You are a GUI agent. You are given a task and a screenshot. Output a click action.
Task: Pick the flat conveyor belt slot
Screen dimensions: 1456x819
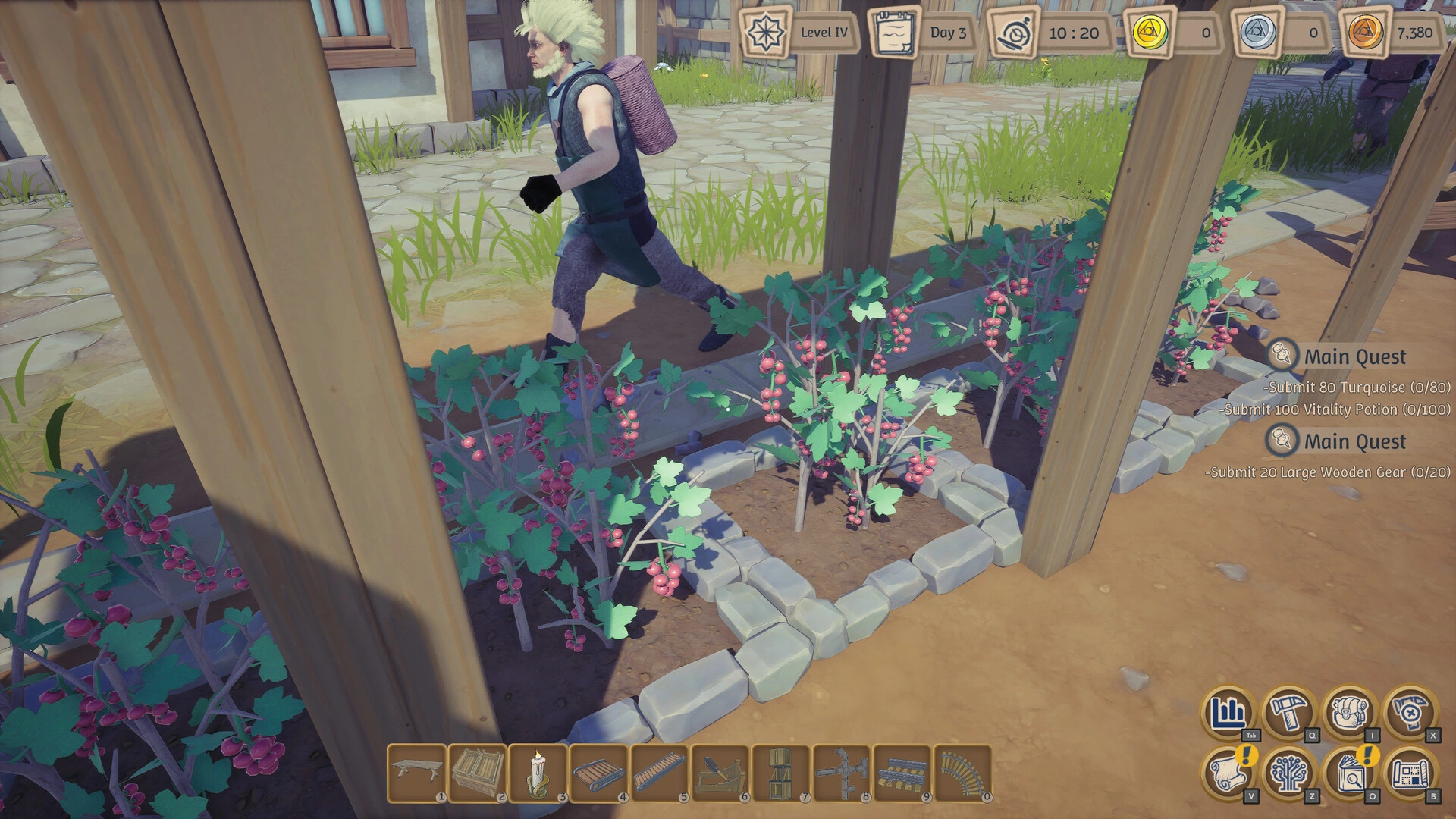click(598, 772)
